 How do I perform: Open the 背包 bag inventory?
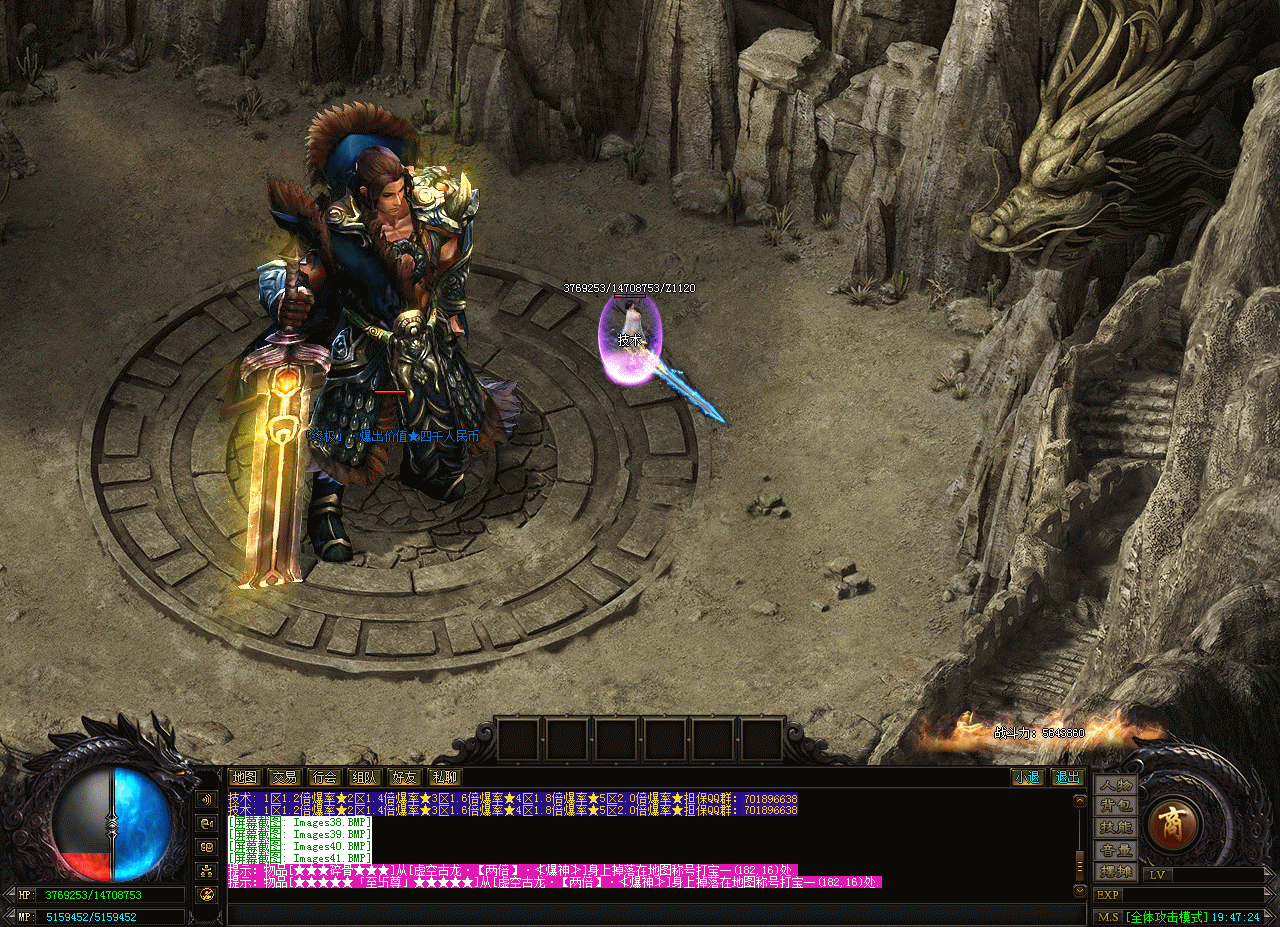point(1116,806)
